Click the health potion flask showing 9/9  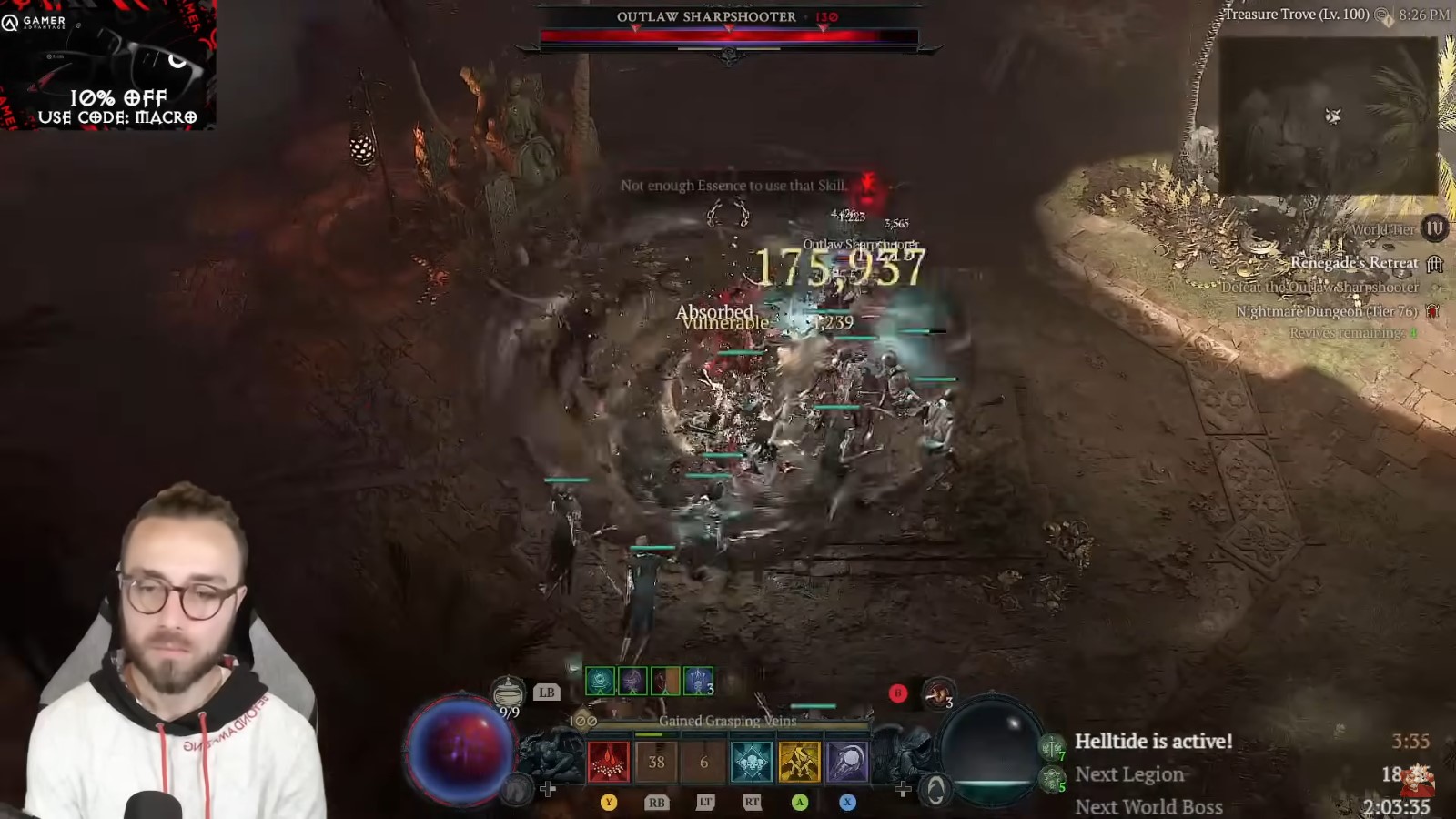[x=508, y=693]
